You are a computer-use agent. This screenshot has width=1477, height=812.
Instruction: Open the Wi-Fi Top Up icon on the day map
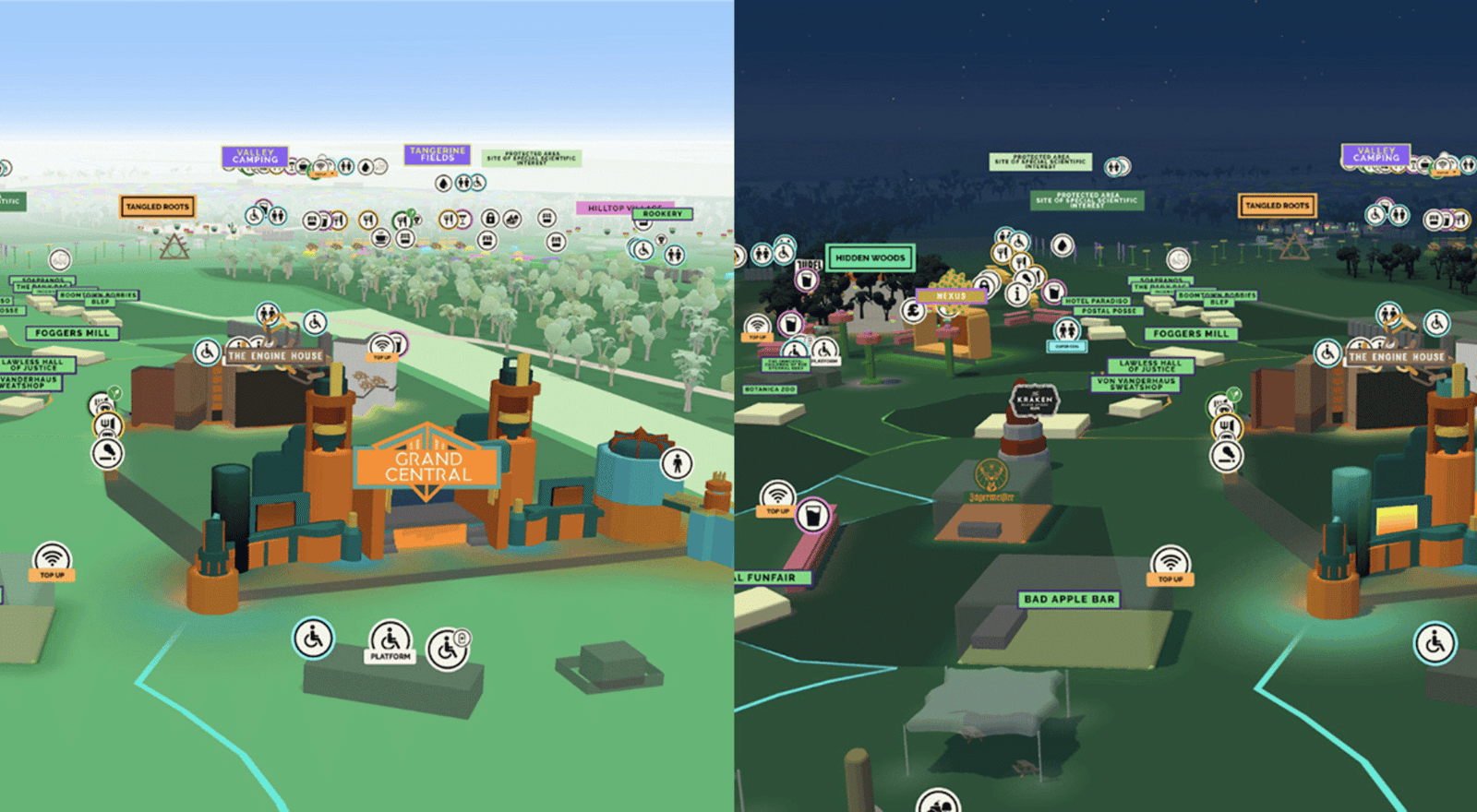[x=51, y=556]
